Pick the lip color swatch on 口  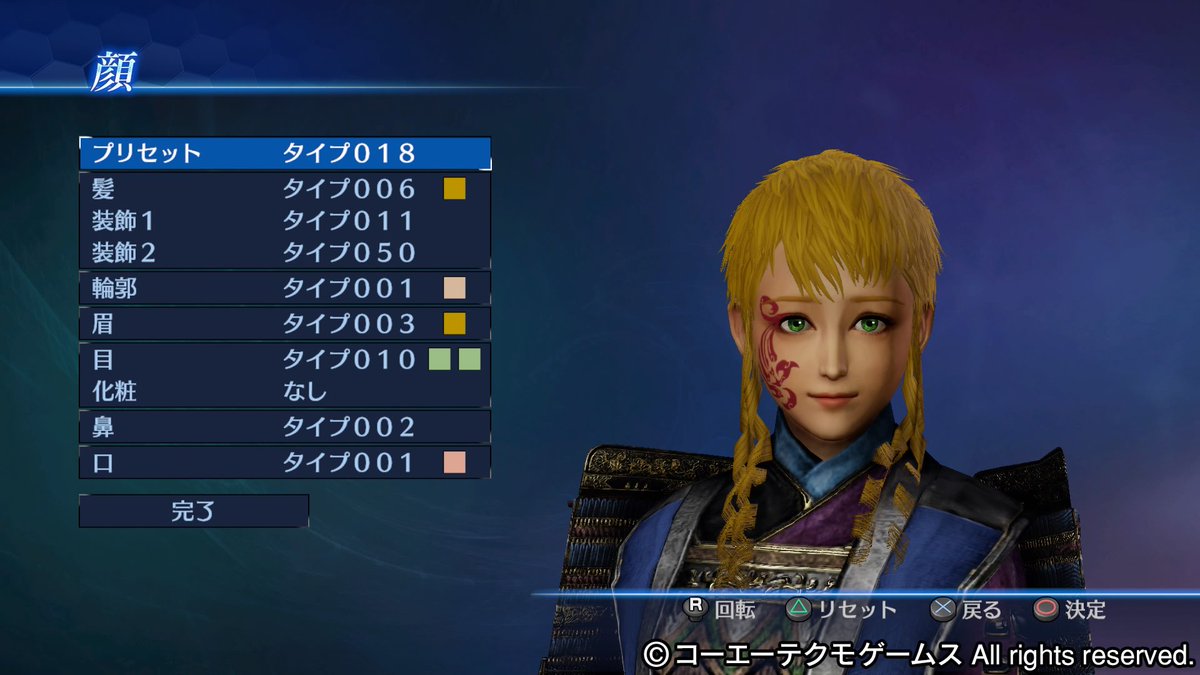coord(455,462)
